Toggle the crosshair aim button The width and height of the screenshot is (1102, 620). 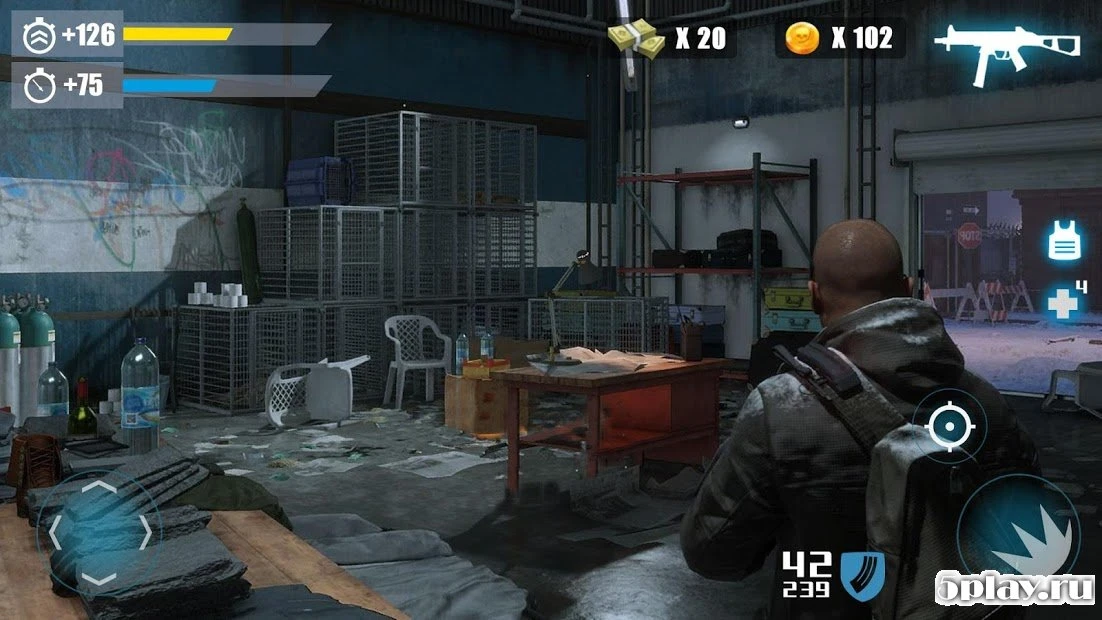click(945, 427)
